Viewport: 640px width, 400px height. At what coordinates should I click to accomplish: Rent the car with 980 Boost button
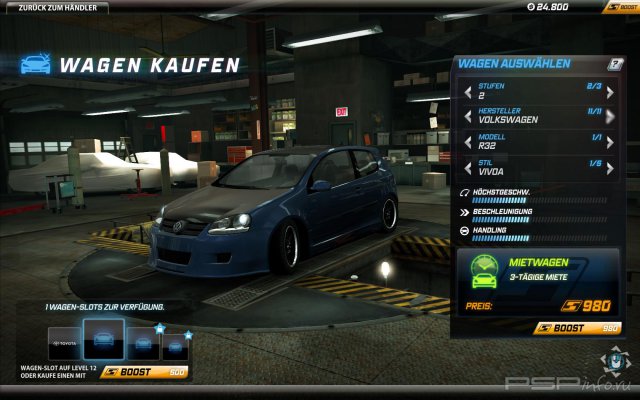pyautogui.click(x=578, y=327)
